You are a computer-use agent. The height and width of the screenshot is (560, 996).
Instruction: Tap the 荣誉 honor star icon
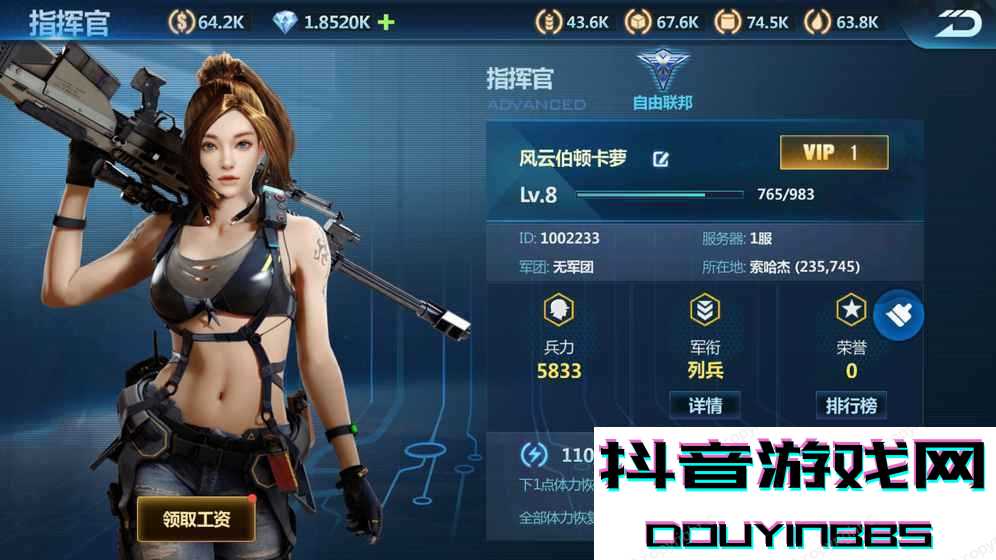click(851, 310)
